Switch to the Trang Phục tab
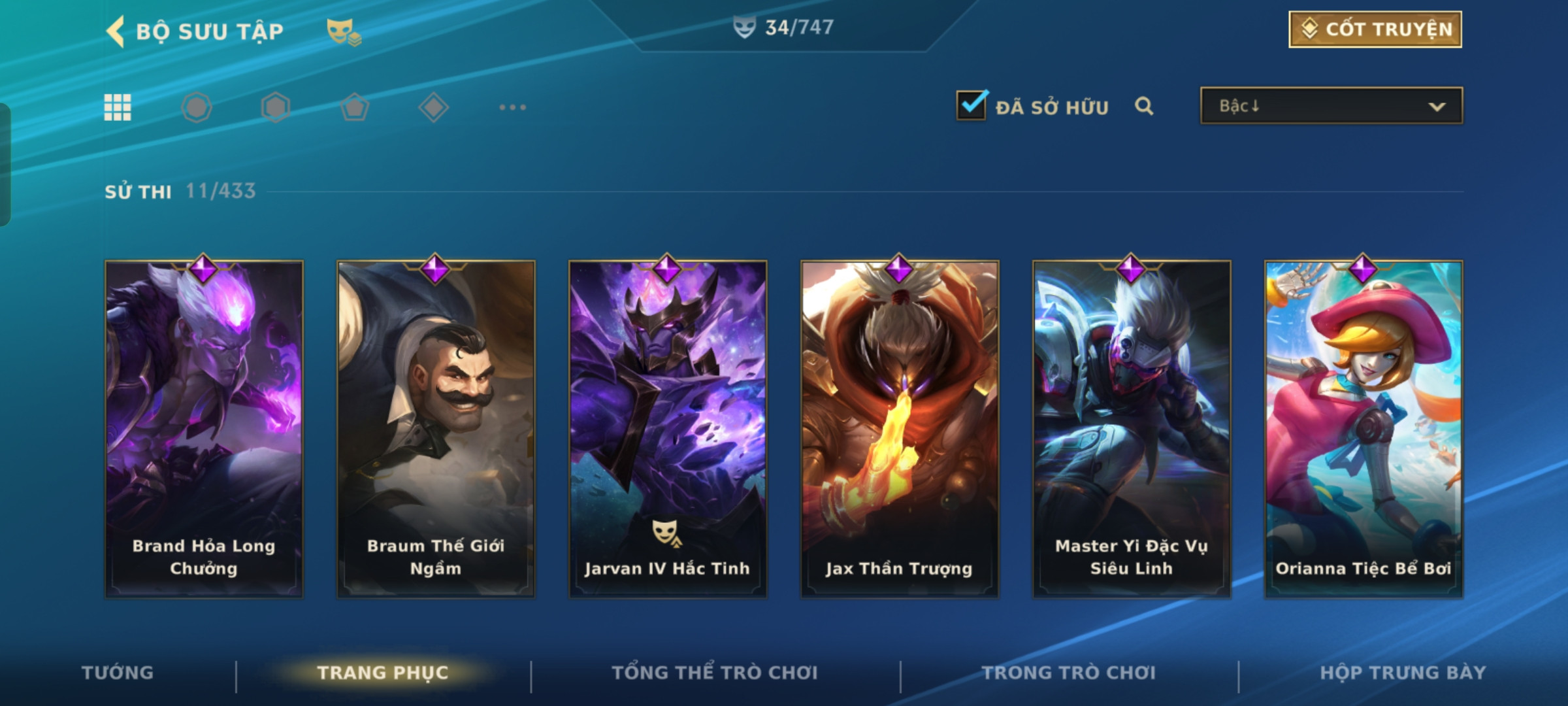The image size is (1568, 706). coord(383,673)
